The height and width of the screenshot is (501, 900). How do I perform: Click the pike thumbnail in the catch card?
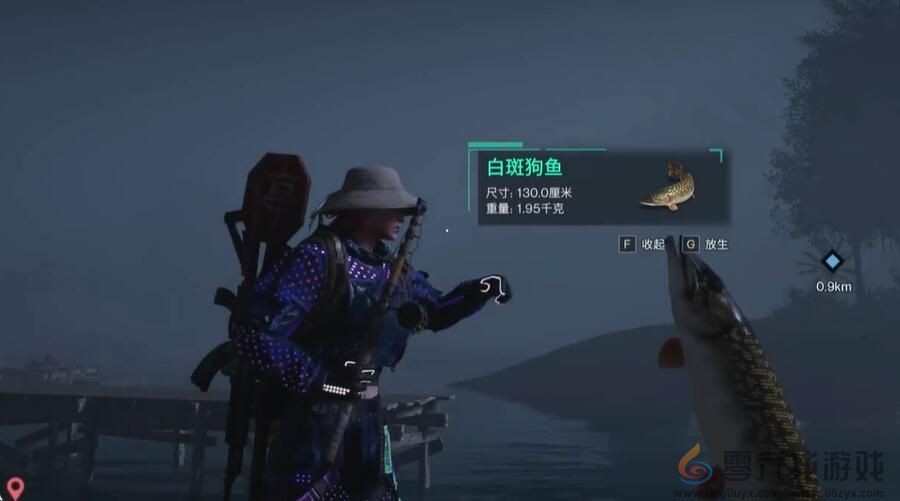pos(667,187)
